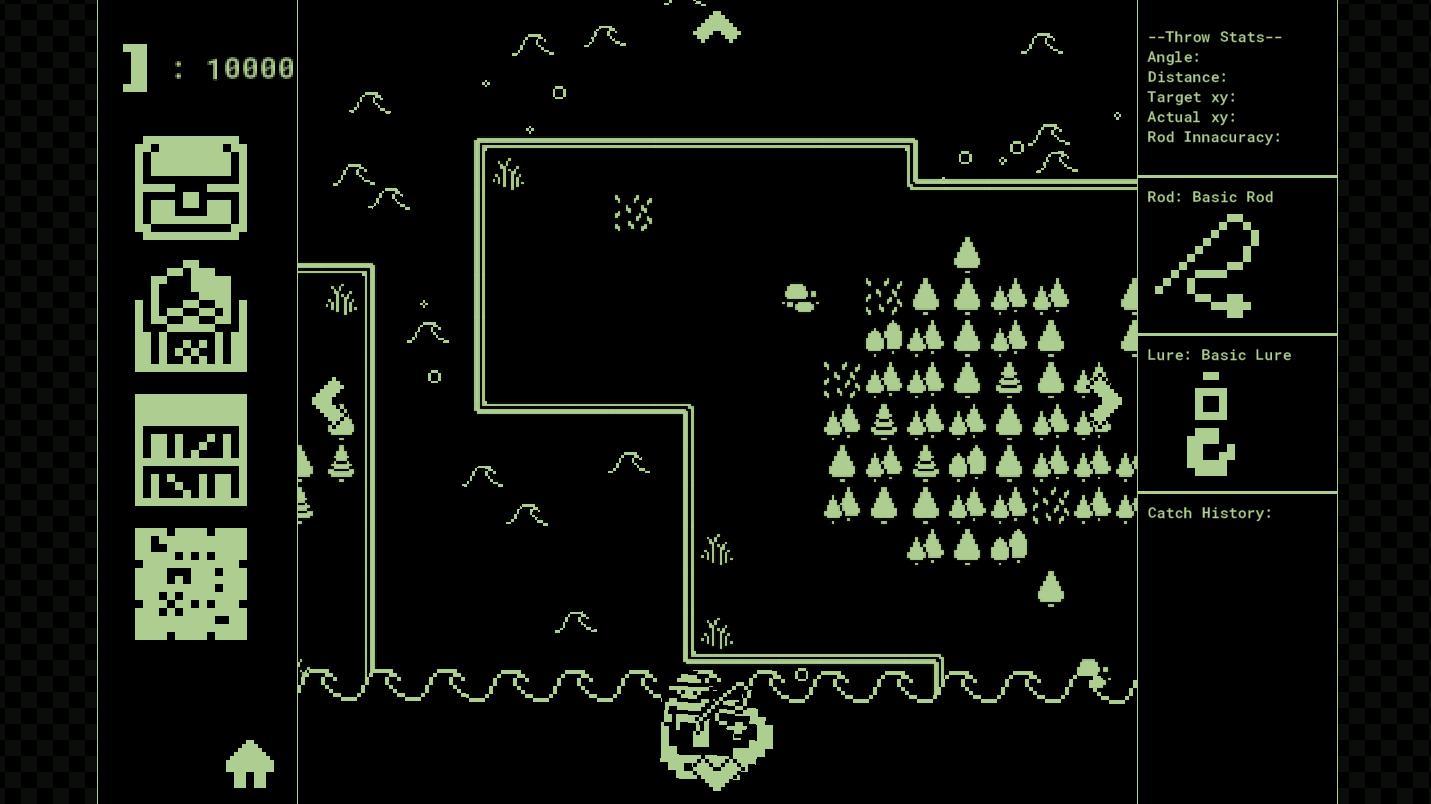View the Throw Stats panel header
1431x804 pixels.
pos(1214,37)
